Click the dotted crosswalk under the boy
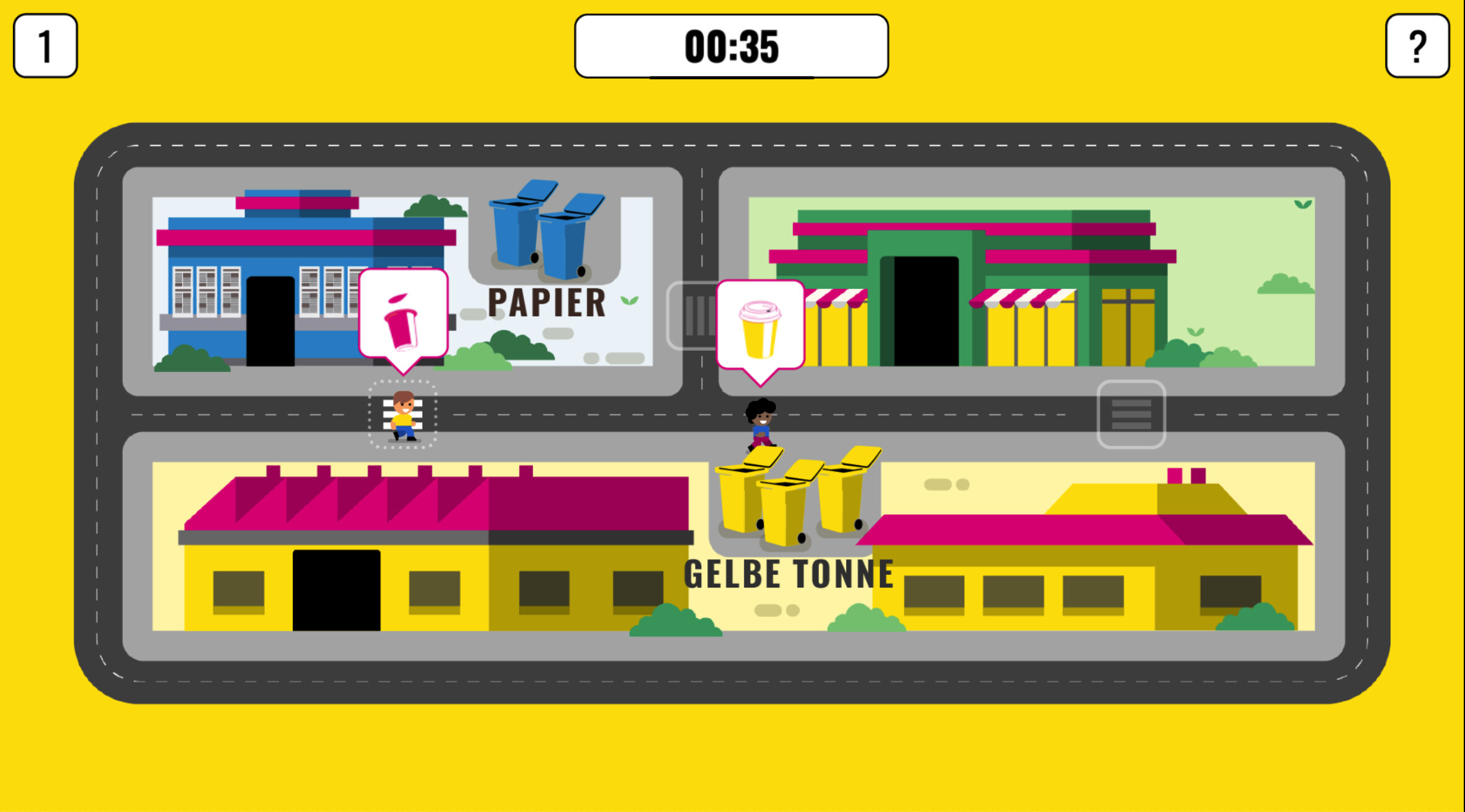The width and height of the screenshot is (1465, 812). pos(403,414)
